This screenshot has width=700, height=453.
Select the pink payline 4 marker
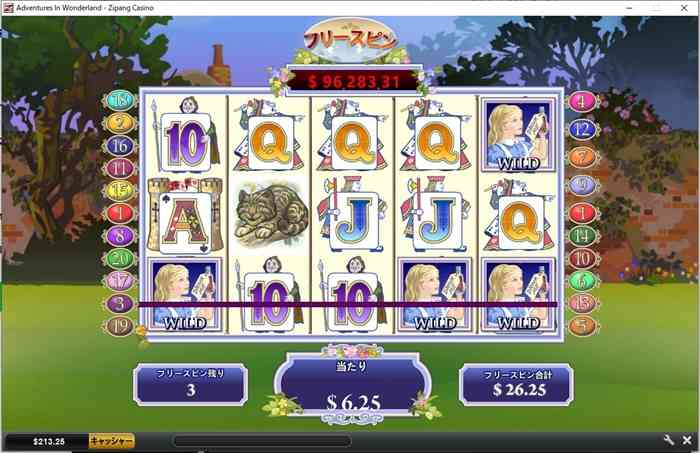(x=582, y=101)
